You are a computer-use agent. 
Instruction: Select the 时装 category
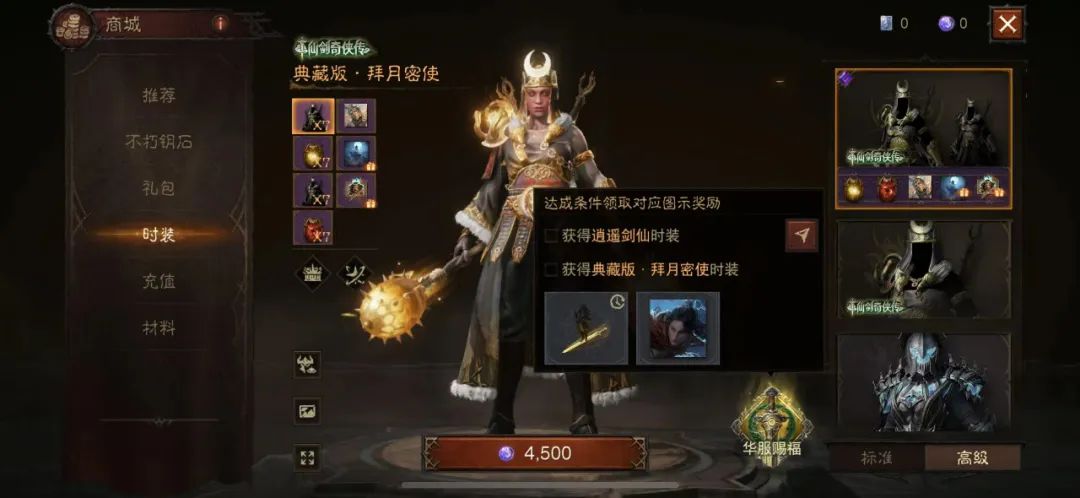[x=158, y=235]
